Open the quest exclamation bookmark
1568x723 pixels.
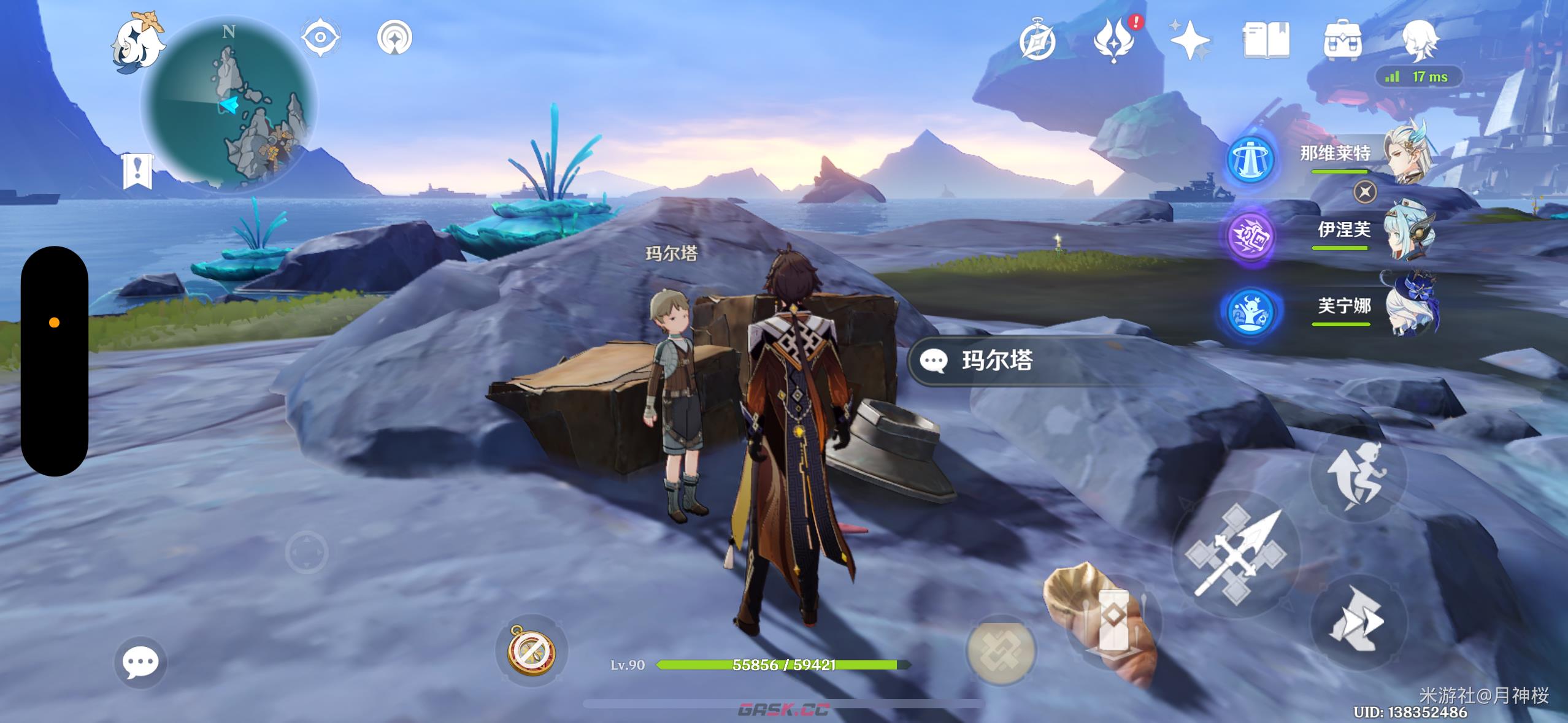coord(137,170)
